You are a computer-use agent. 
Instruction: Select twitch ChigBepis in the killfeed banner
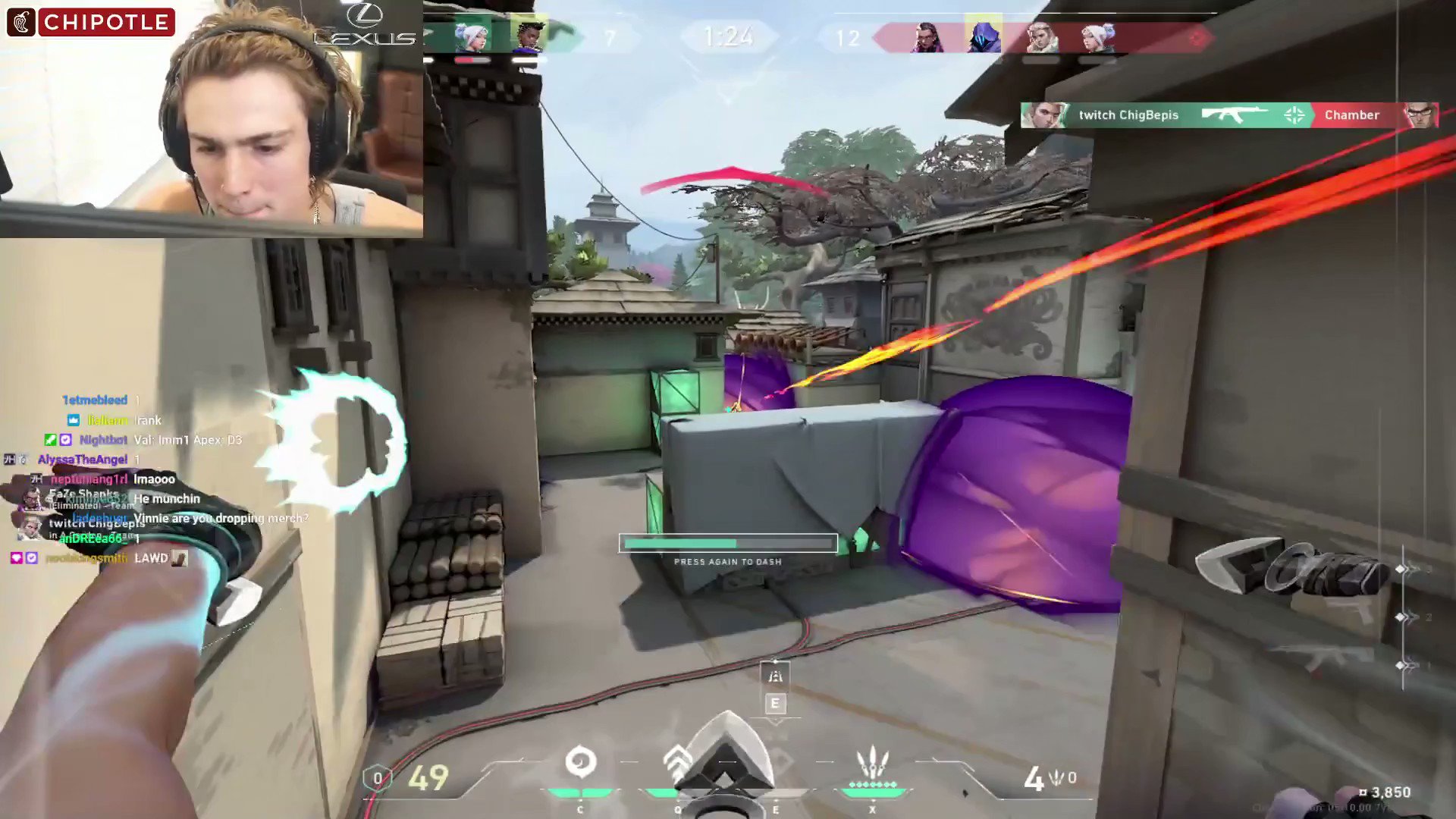(1129, 115)
